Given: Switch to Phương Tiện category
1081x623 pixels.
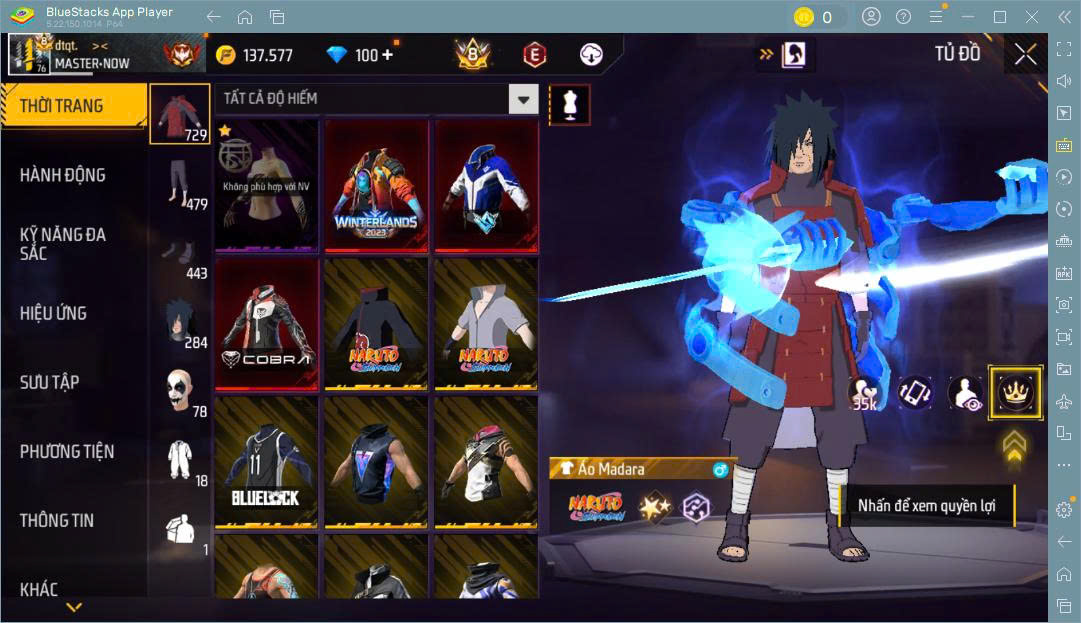Looking at the screenshot, I should (67, 451).
